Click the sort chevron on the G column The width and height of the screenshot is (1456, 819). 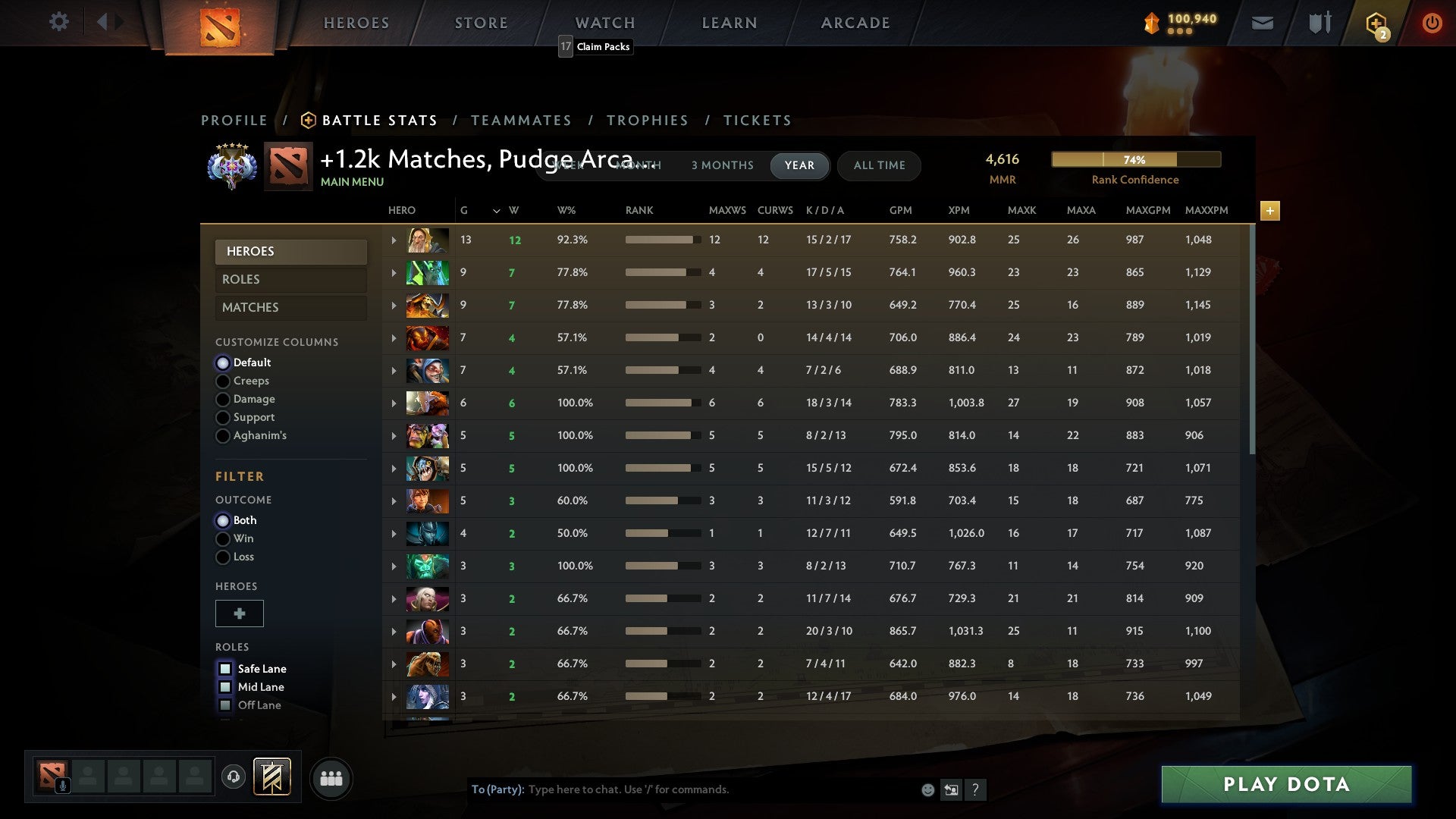(x=497, y=210)
